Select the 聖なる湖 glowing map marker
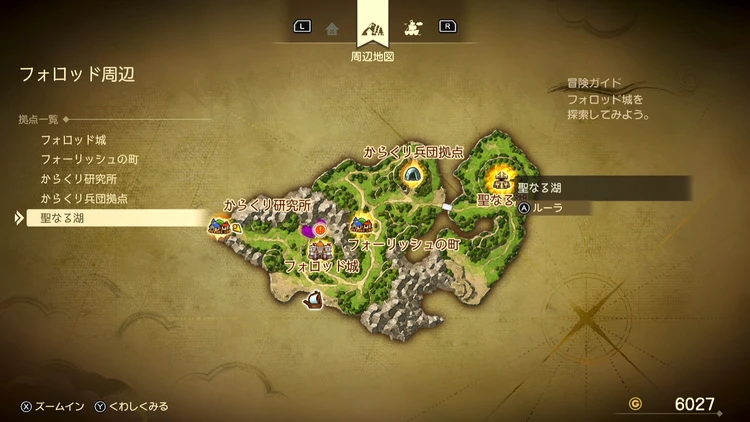This screenshot has height=422, width=750. point(500,181)
